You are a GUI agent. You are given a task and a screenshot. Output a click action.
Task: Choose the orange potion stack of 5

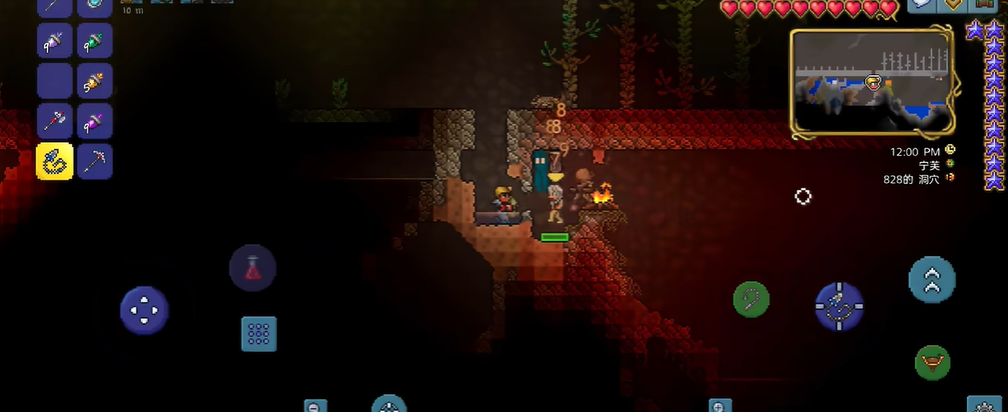(95, 81)
